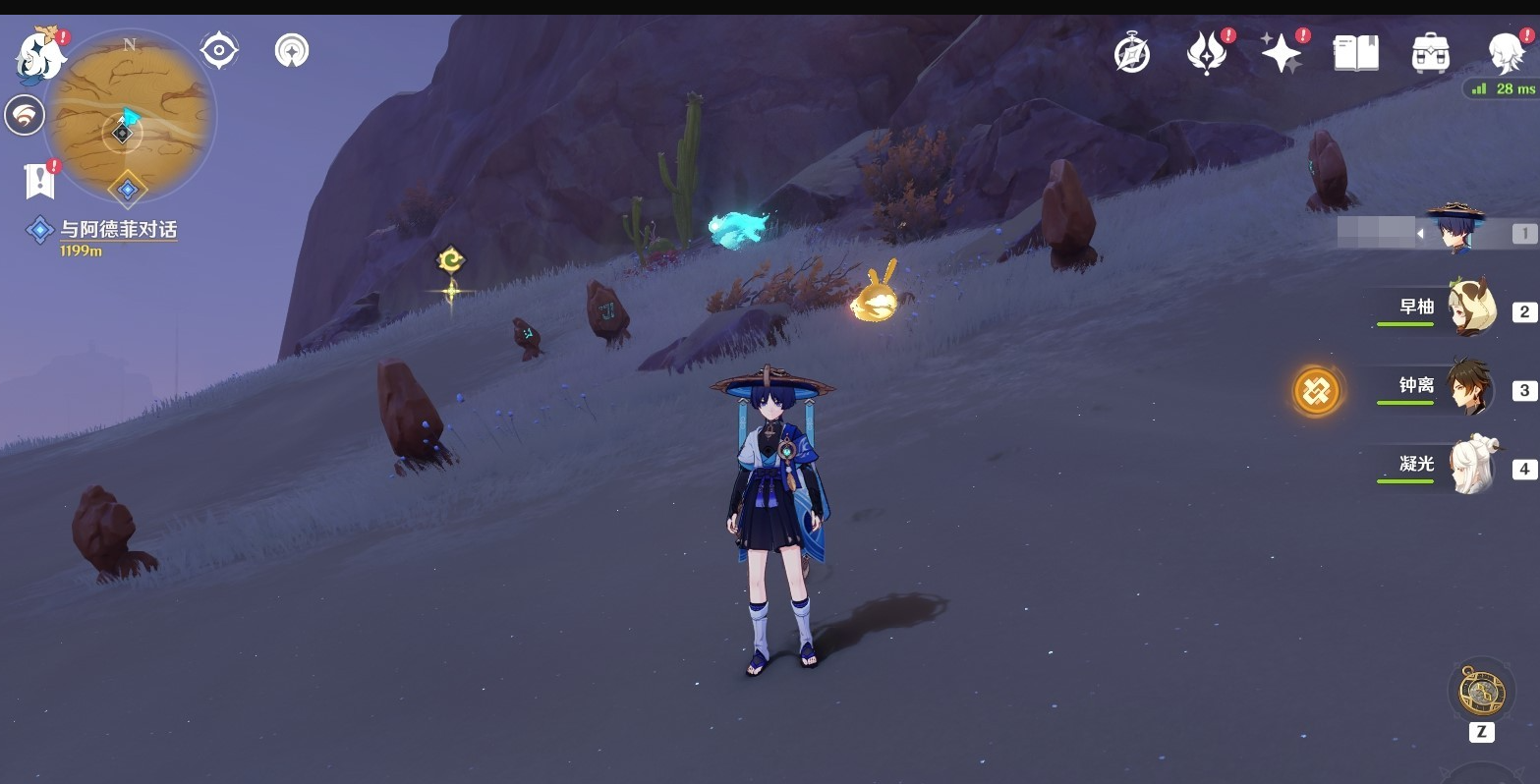The width and height of the screenshot is (1540, 784).
Task: Open the events menu icon
Action: pyautogui.click(x=1207, y=53)
